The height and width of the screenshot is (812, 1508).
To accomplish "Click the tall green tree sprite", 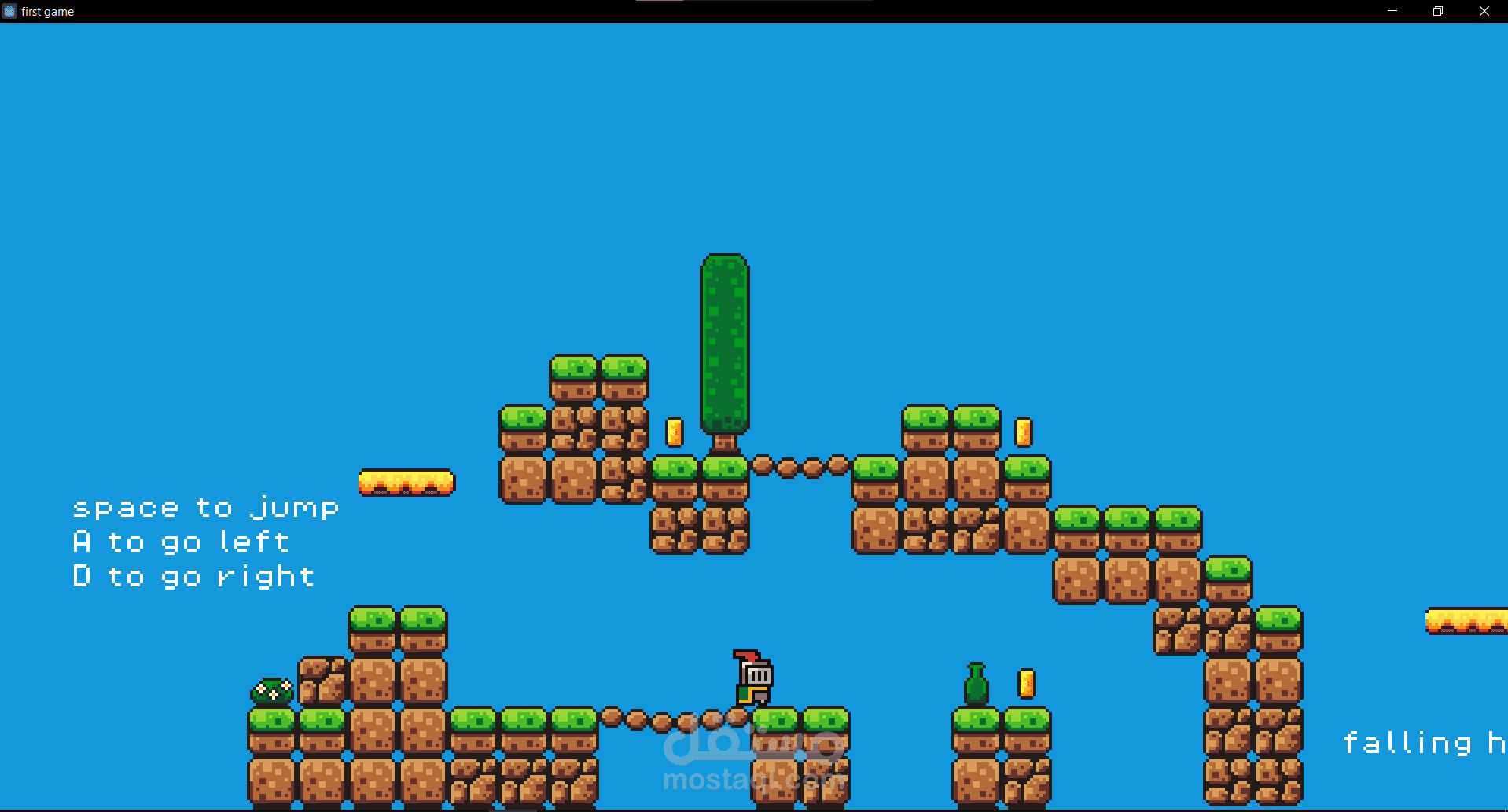I will click(725, 346).
